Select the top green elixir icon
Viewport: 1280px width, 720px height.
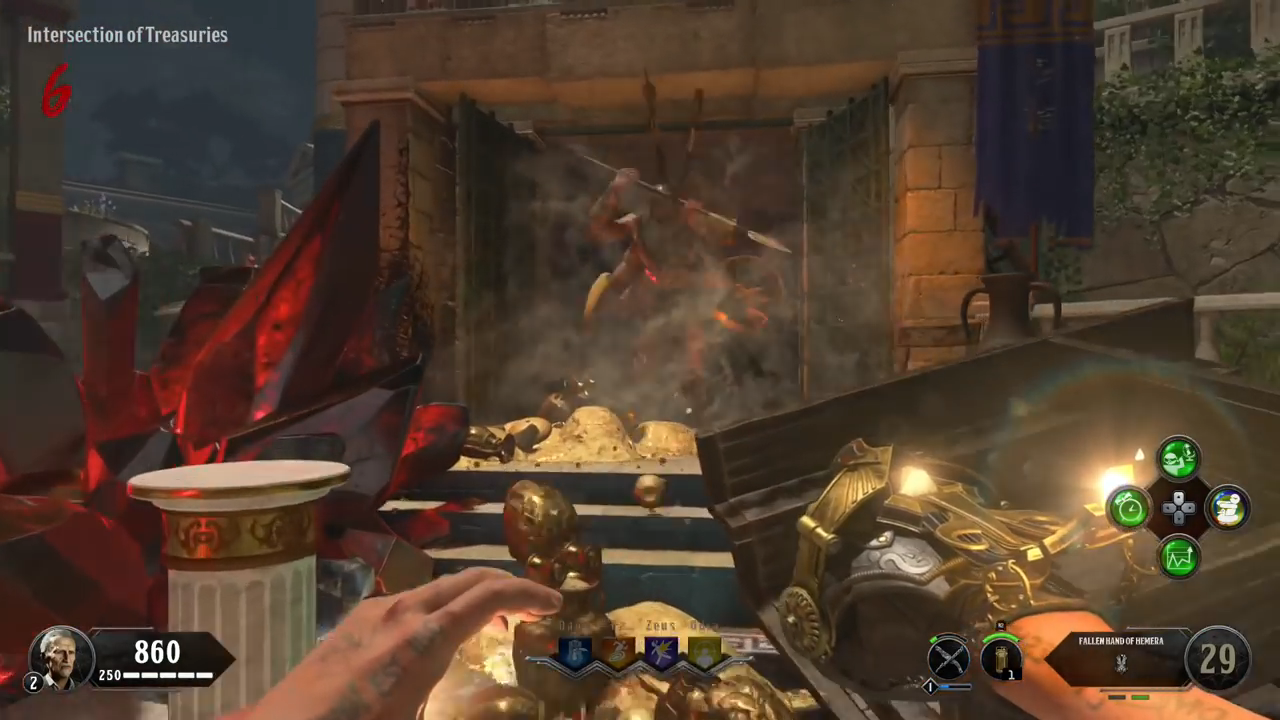[x=1179, y=459]
